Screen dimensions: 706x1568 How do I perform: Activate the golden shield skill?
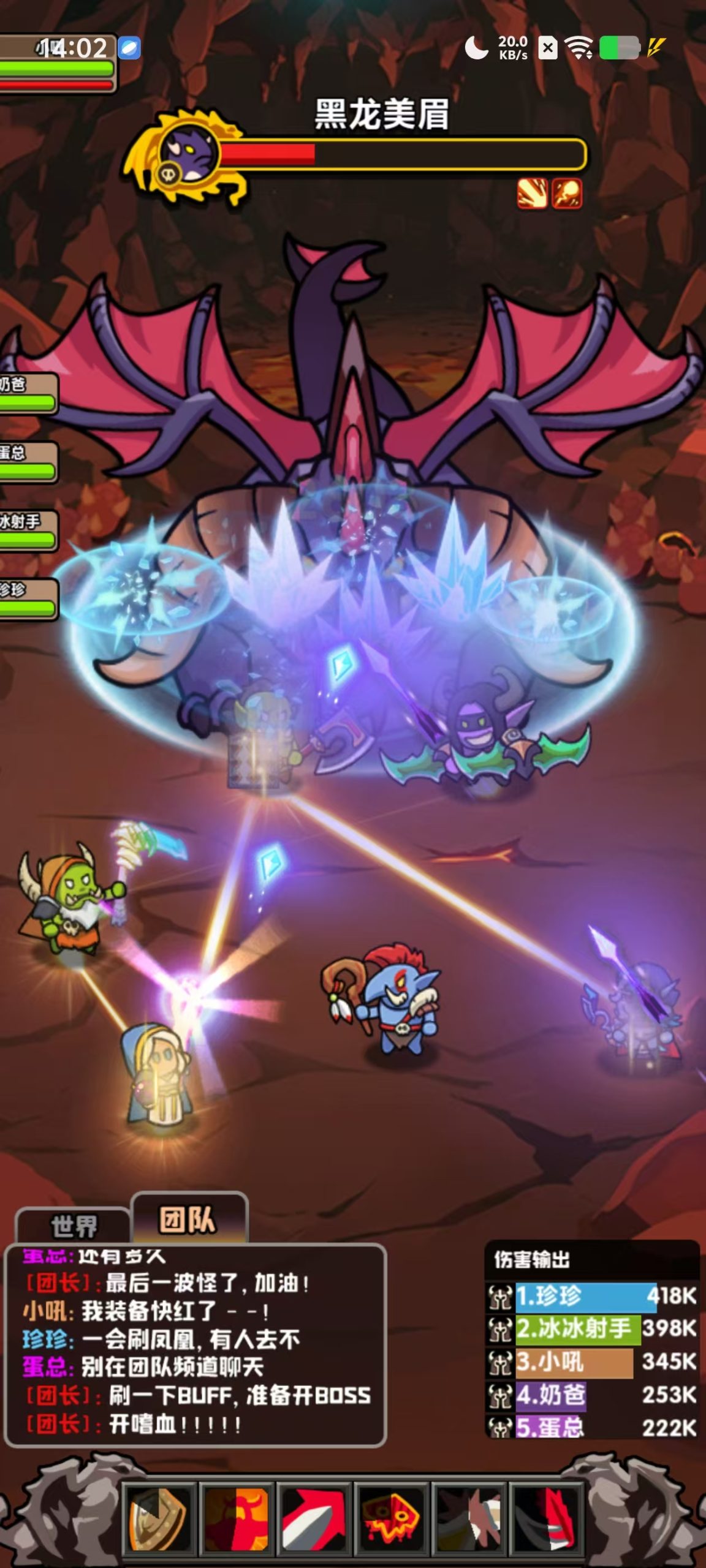(159, 1518)
